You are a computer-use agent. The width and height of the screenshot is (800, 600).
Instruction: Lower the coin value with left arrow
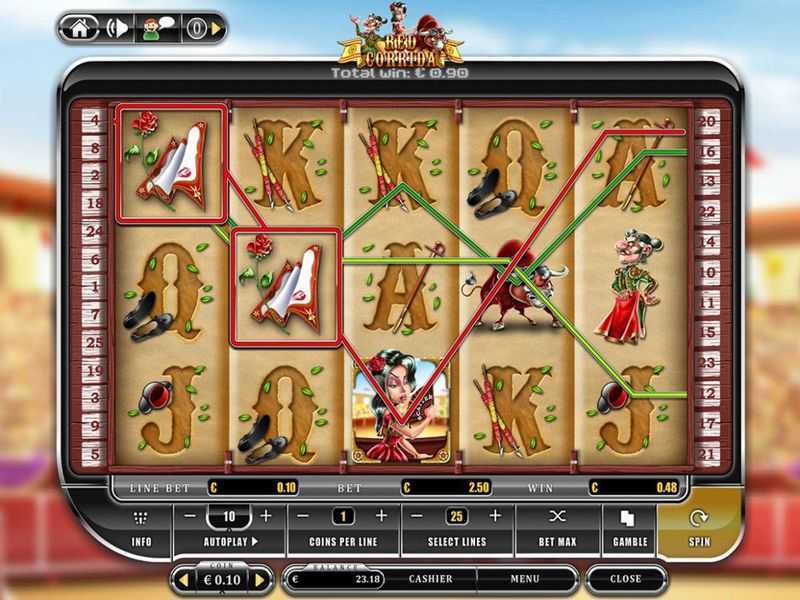pyautogui.click(x=183, y=579)
